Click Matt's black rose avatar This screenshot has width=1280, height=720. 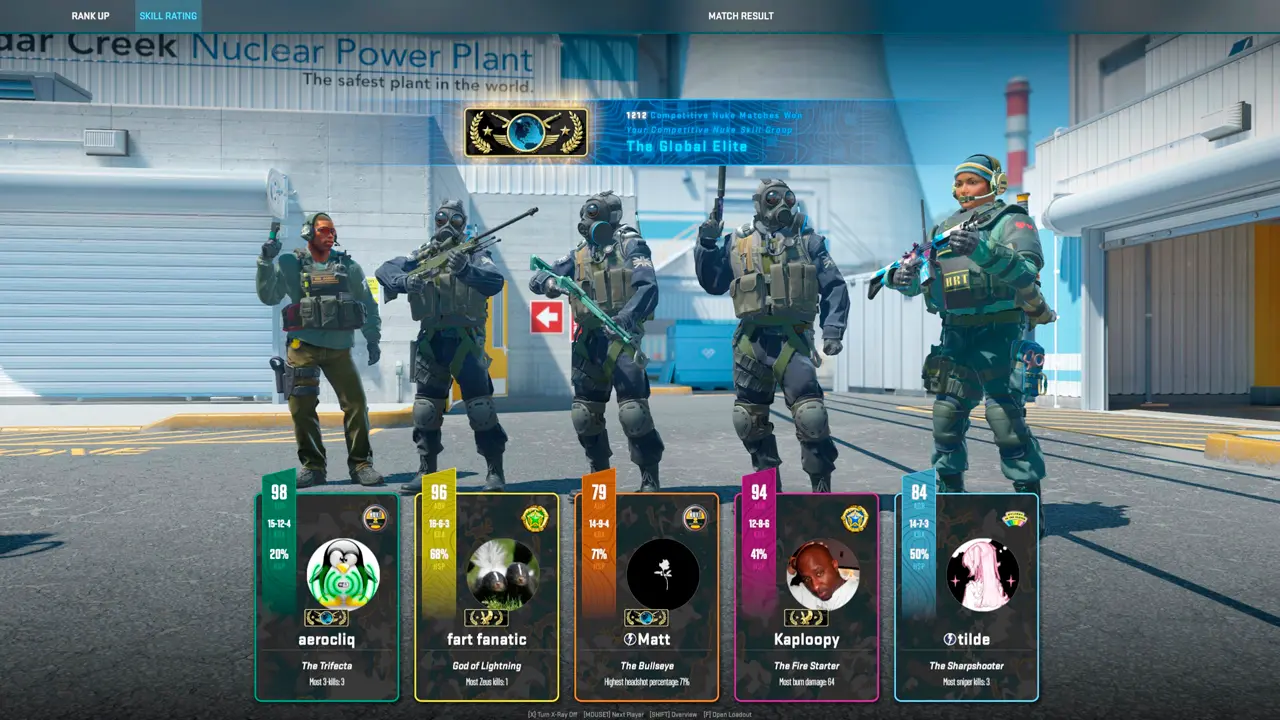point(663,574)
